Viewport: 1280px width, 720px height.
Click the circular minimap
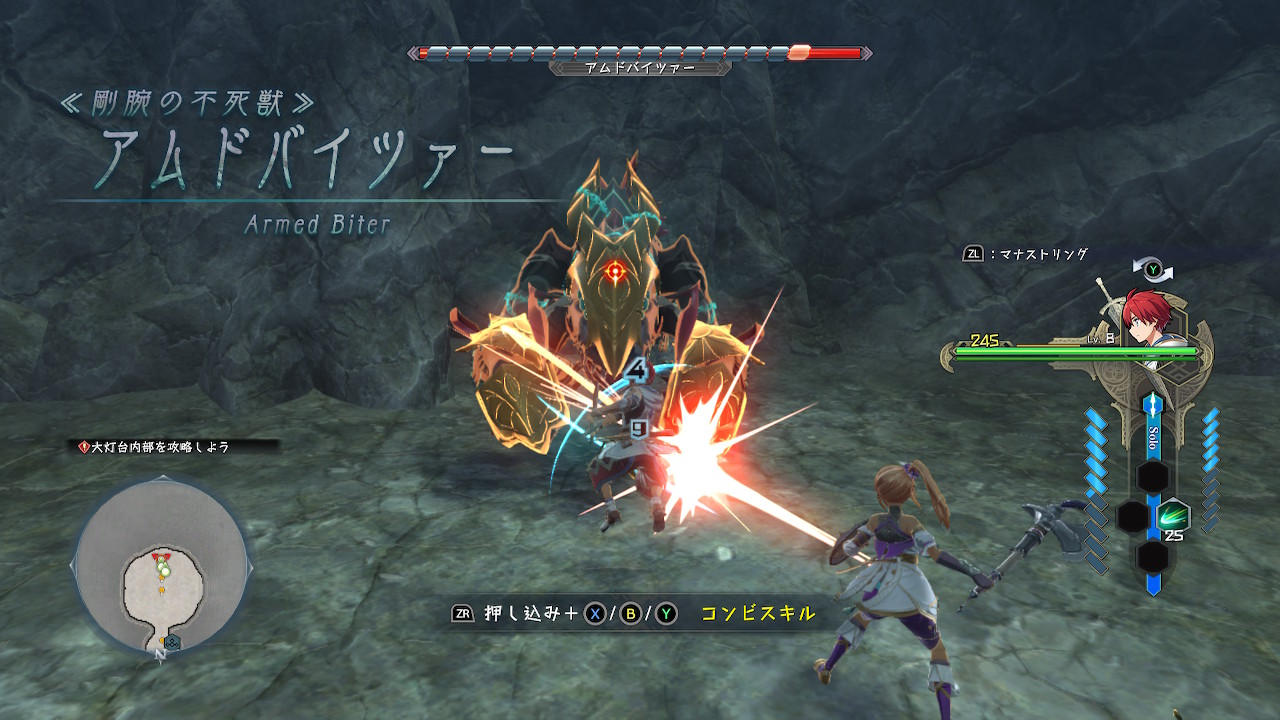pos(161,565)
